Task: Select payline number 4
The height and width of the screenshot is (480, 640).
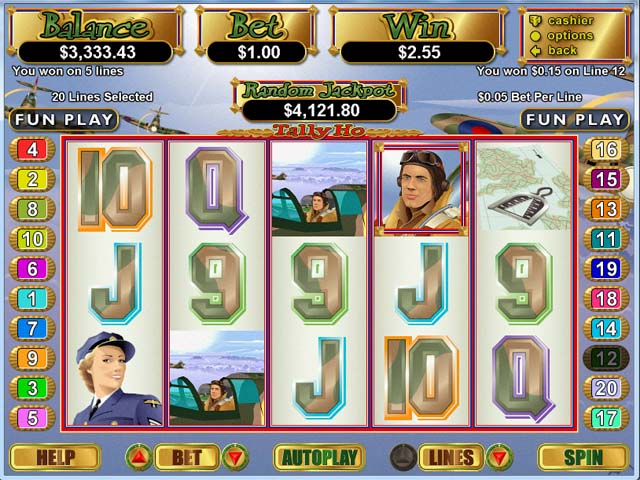Action: [x=32, y=150]
